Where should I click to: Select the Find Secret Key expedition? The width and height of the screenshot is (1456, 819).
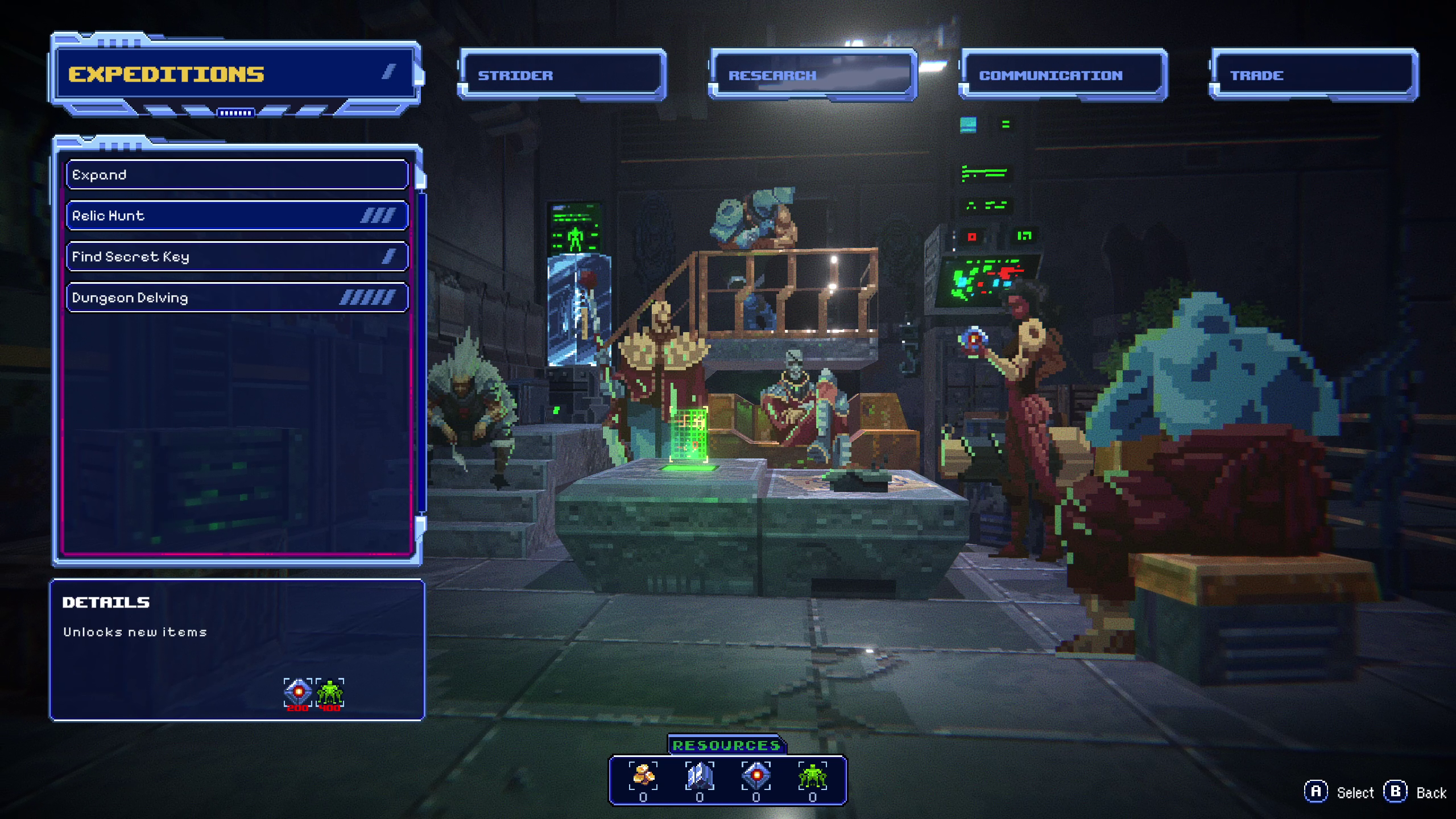pyautogui.click(x=237, y=257)
